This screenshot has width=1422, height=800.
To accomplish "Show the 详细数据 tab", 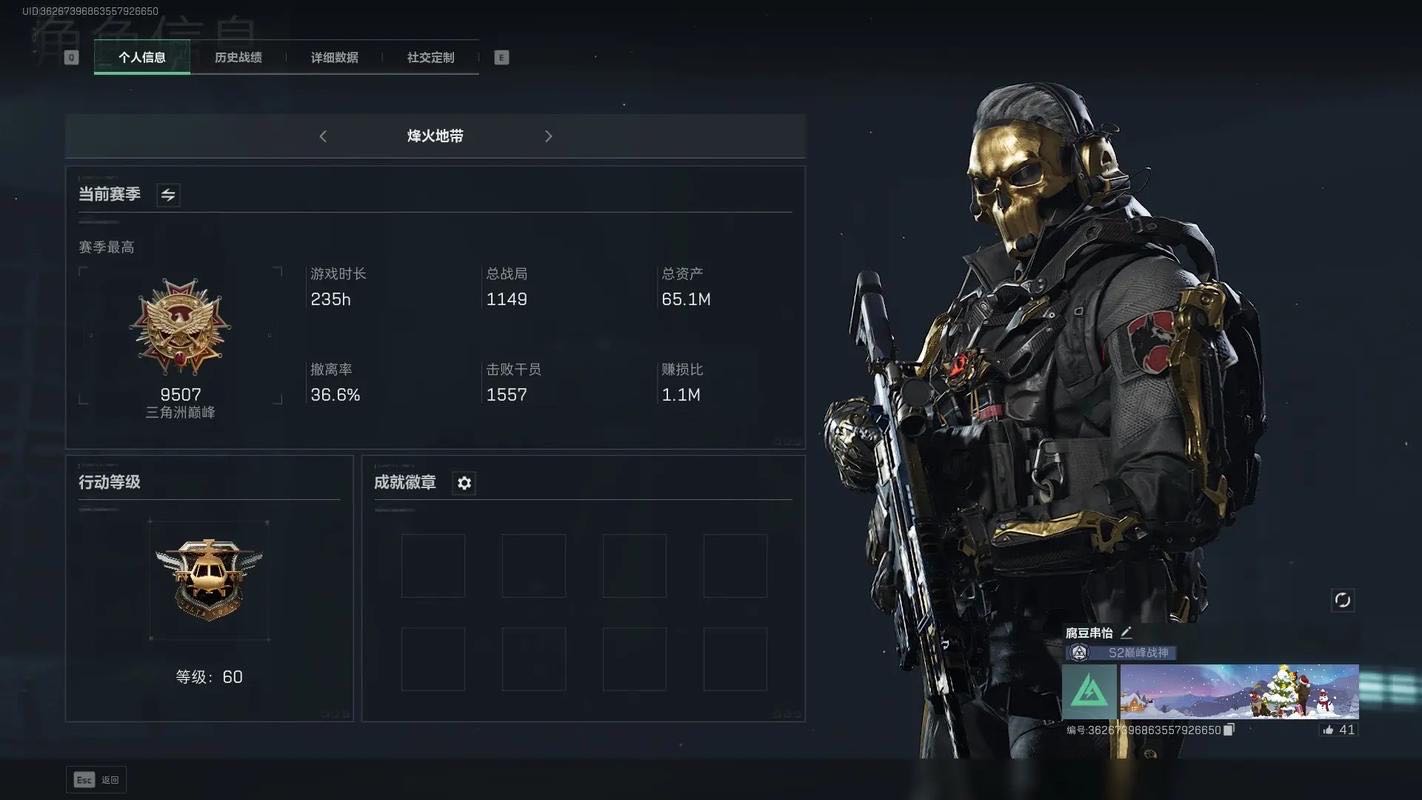I will (334, 57).
